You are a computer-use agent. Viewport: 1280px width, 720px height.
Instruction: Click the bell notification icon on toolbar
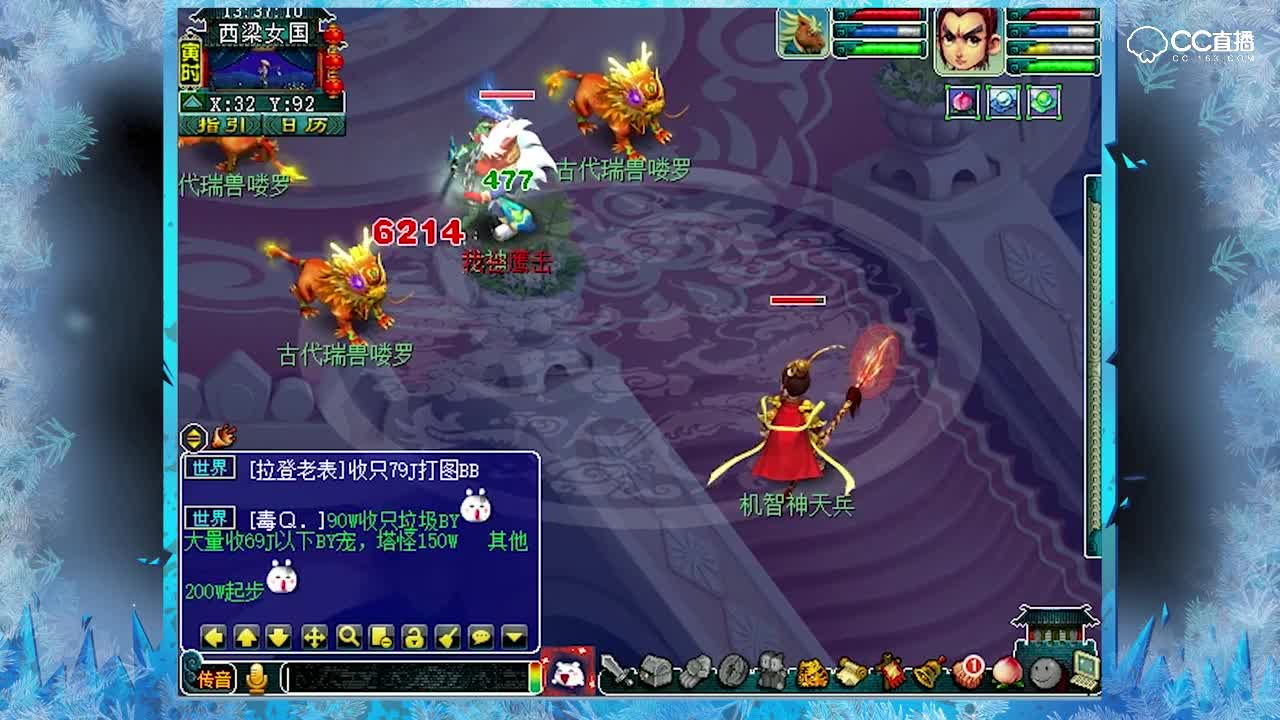(925, 670)
